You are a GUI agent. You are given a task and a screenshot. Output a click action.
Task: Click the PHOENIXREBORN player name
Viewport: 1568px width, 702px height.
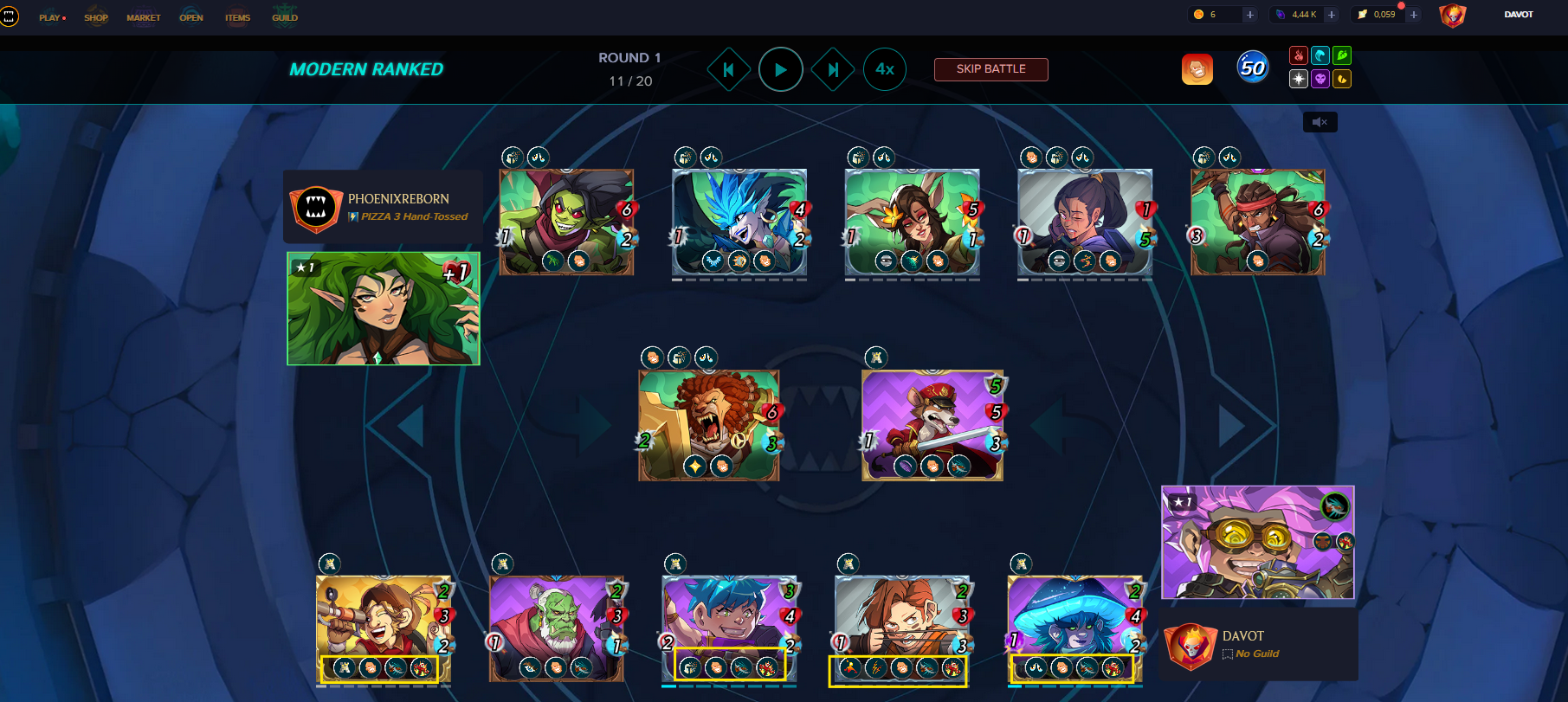[397, 198]
